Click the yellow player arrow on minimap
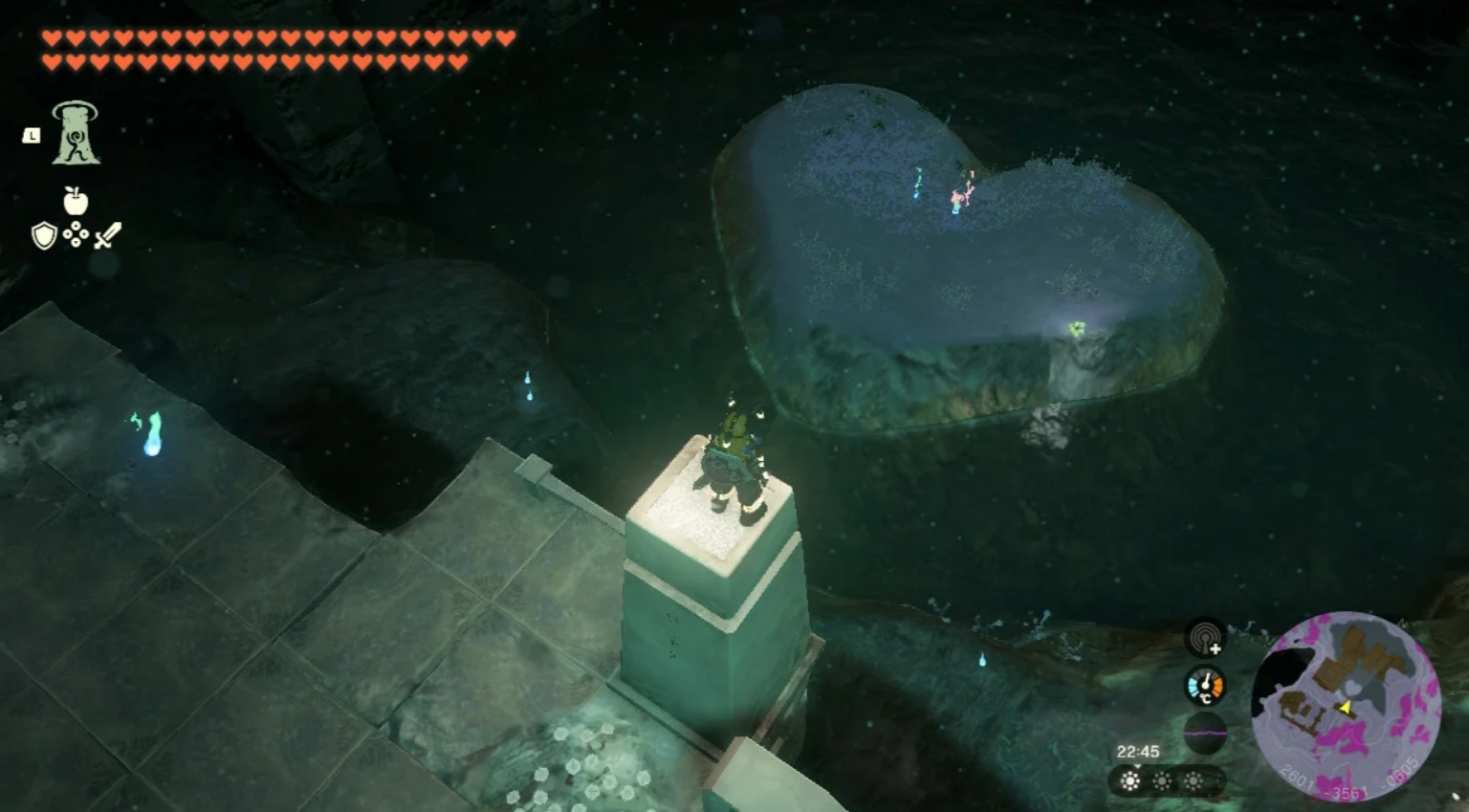 (1345, 709)
